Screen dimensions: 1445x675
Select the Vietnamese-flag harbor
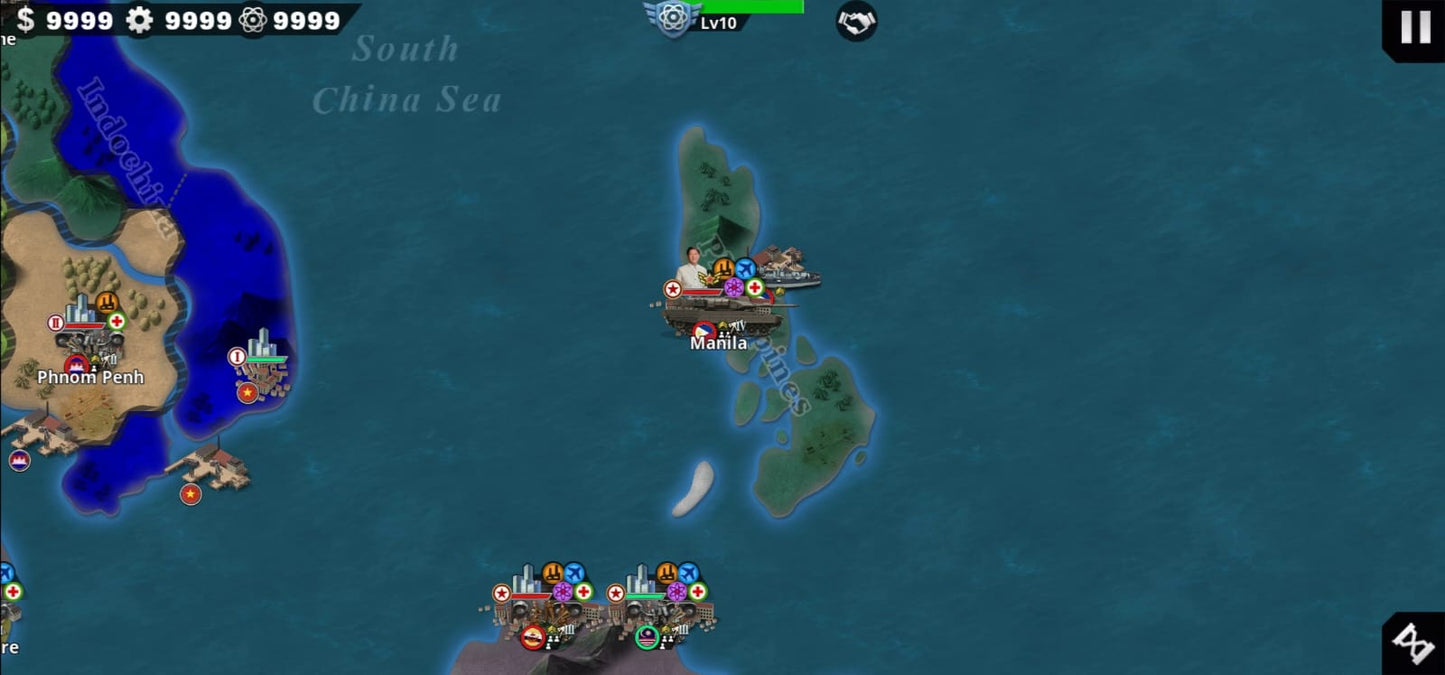pyautogui.click(x=210, y=468)
